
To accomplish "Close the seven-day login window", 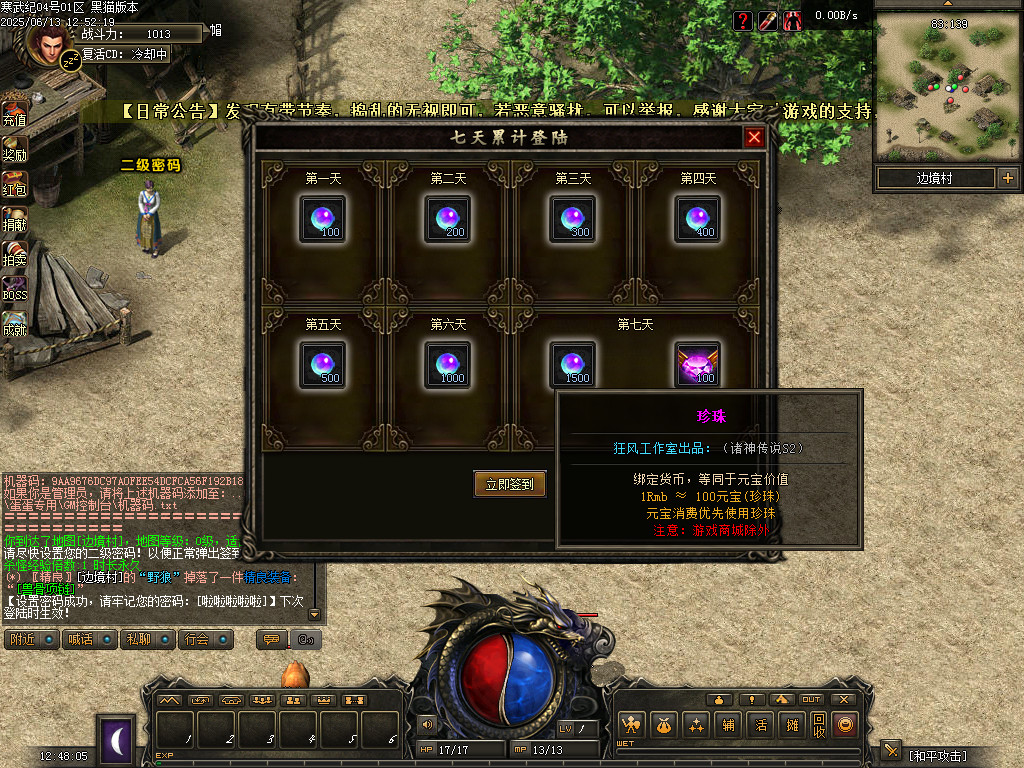I will (x=754, y=137).
